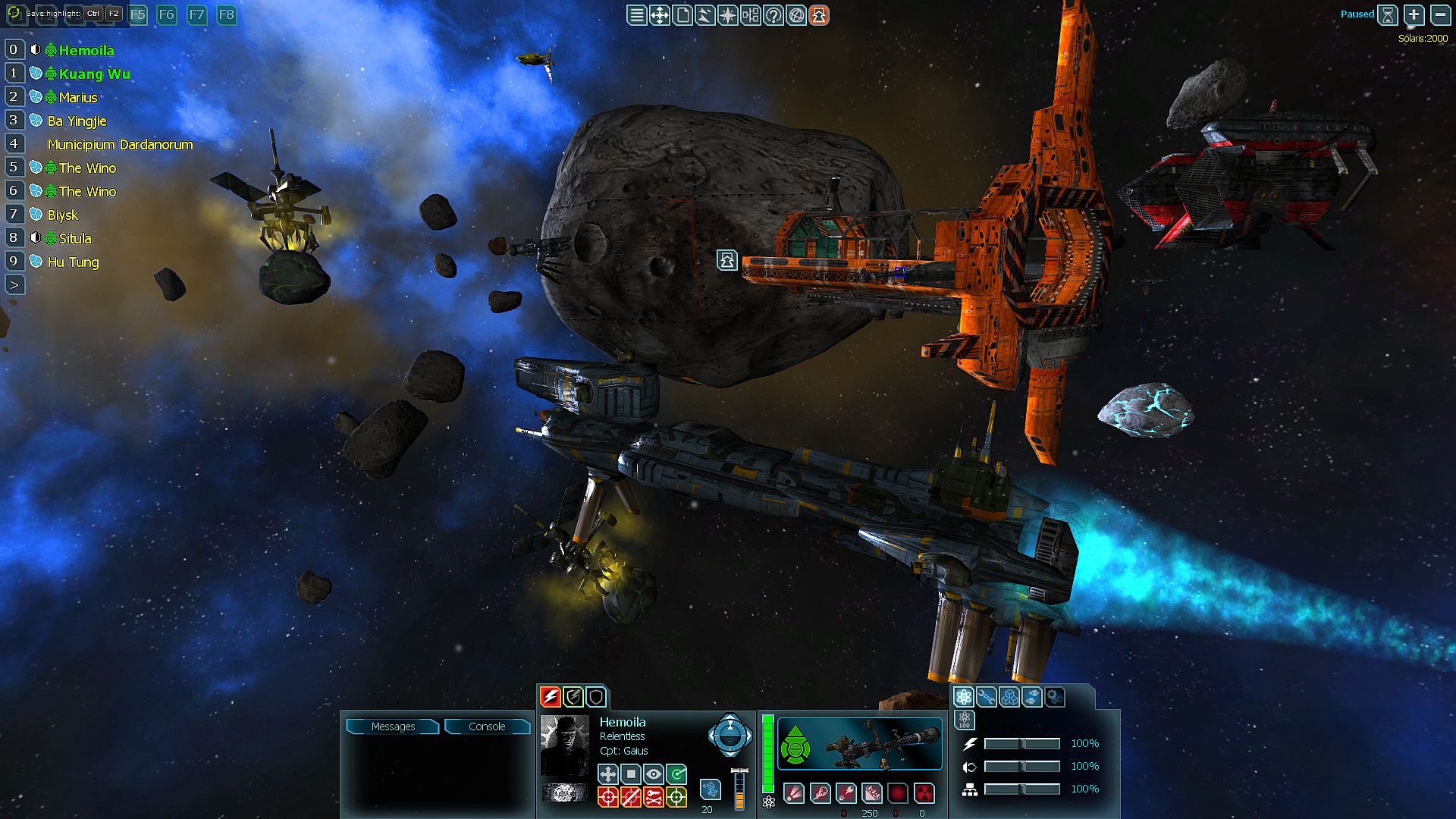Open the globe map icon in top toolbar
Image resolution: width=1456 pixels, height=819 pixels.
click(x=796, y=15)
